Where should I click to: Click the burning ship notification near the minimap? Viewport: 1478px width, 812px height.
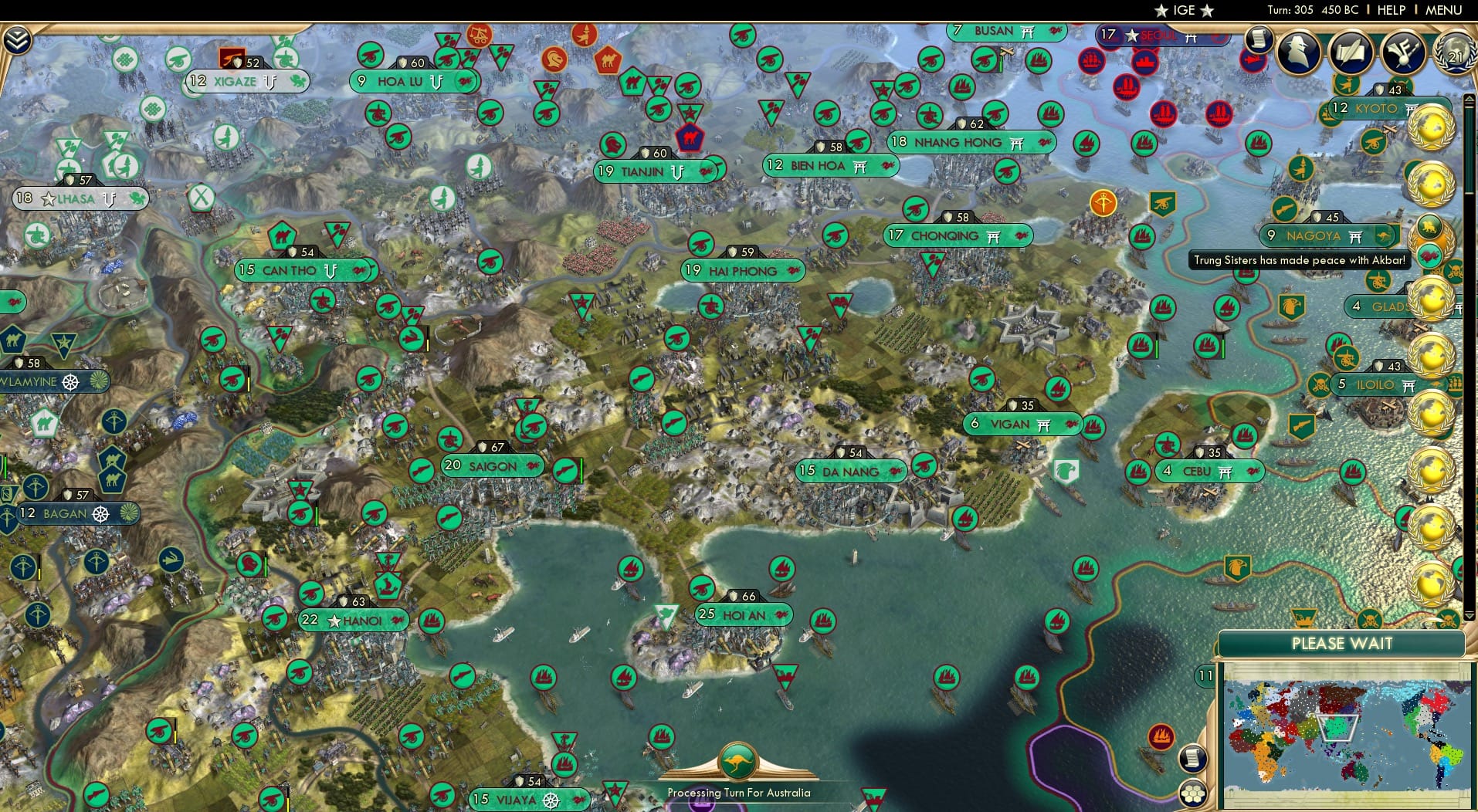(x=1161, y=735)
